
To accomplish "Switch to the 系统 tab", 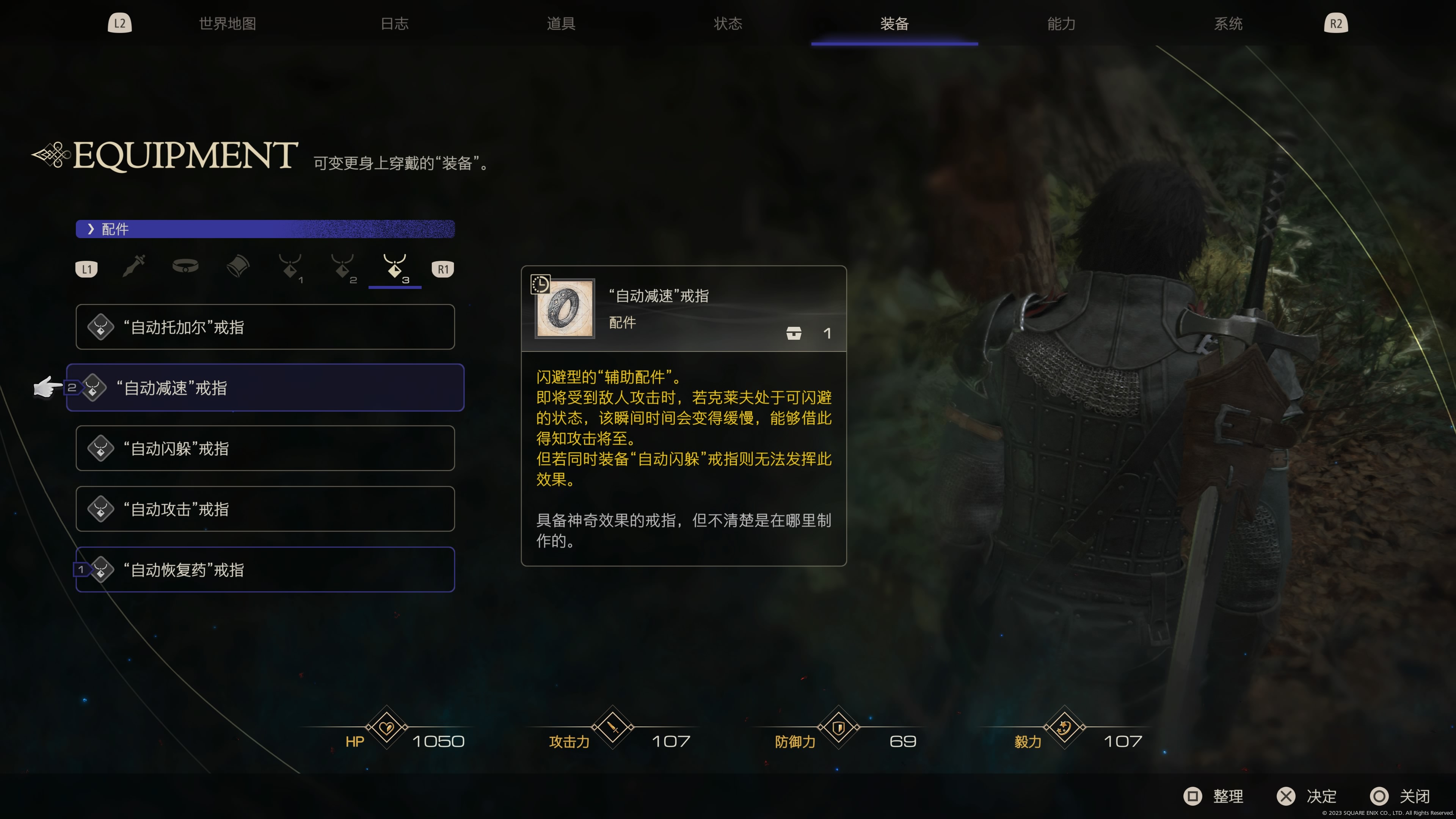I will click(1228, 24).
